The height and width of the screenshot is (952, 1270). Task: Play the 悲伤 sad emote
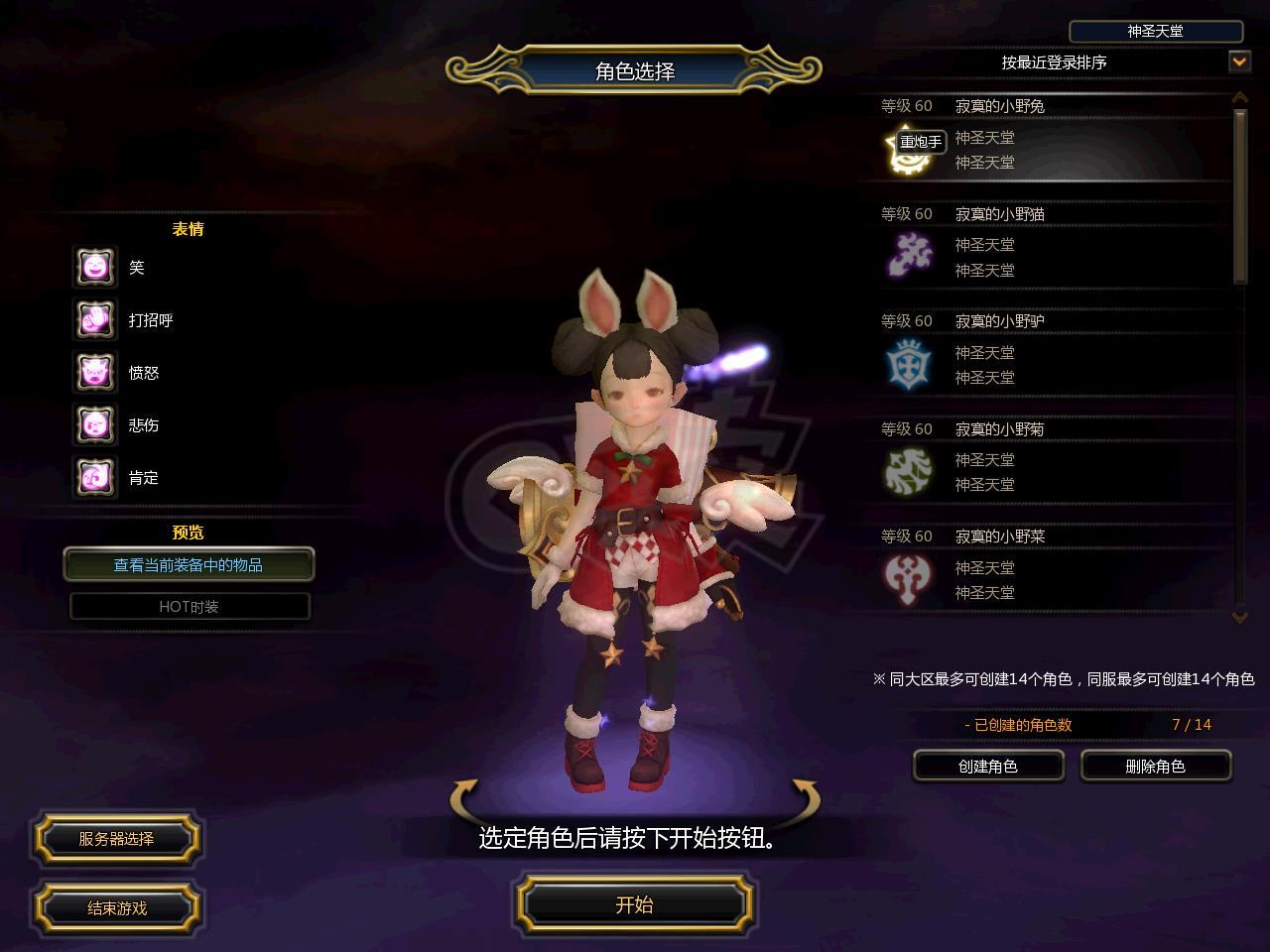pyautogui.click(x=95, y=424)
